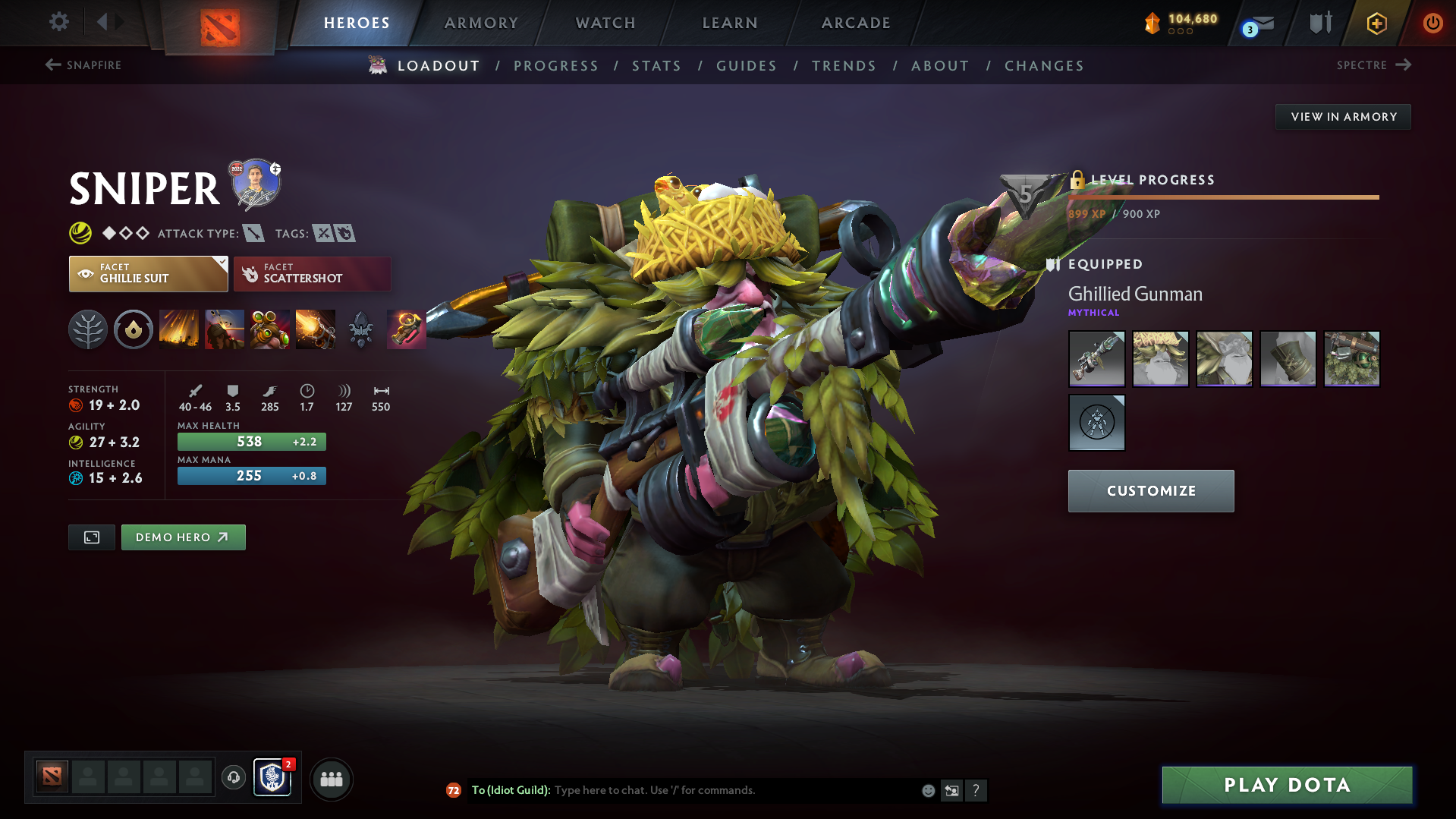View the Take Aim ability icon
Image resolution: width=1456 pixels, height=819 pixels.
pos(270,329)
